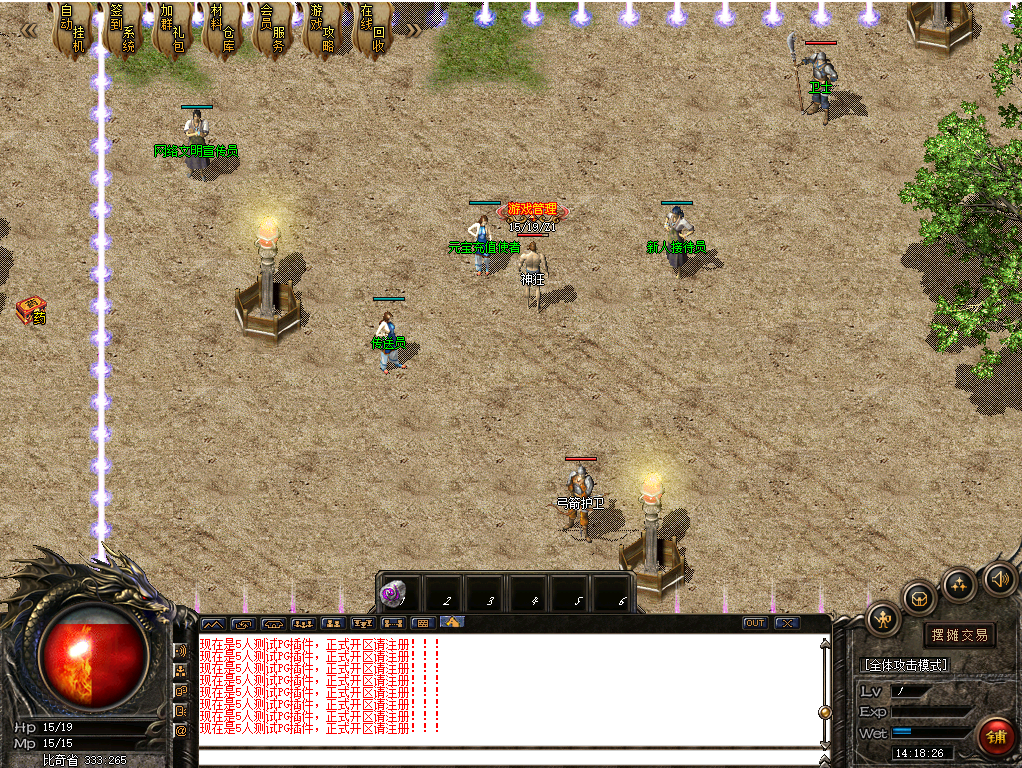Open the 材料仓库 material warehouse banner
1022x768 pixels.
click(x=222, y=30)
